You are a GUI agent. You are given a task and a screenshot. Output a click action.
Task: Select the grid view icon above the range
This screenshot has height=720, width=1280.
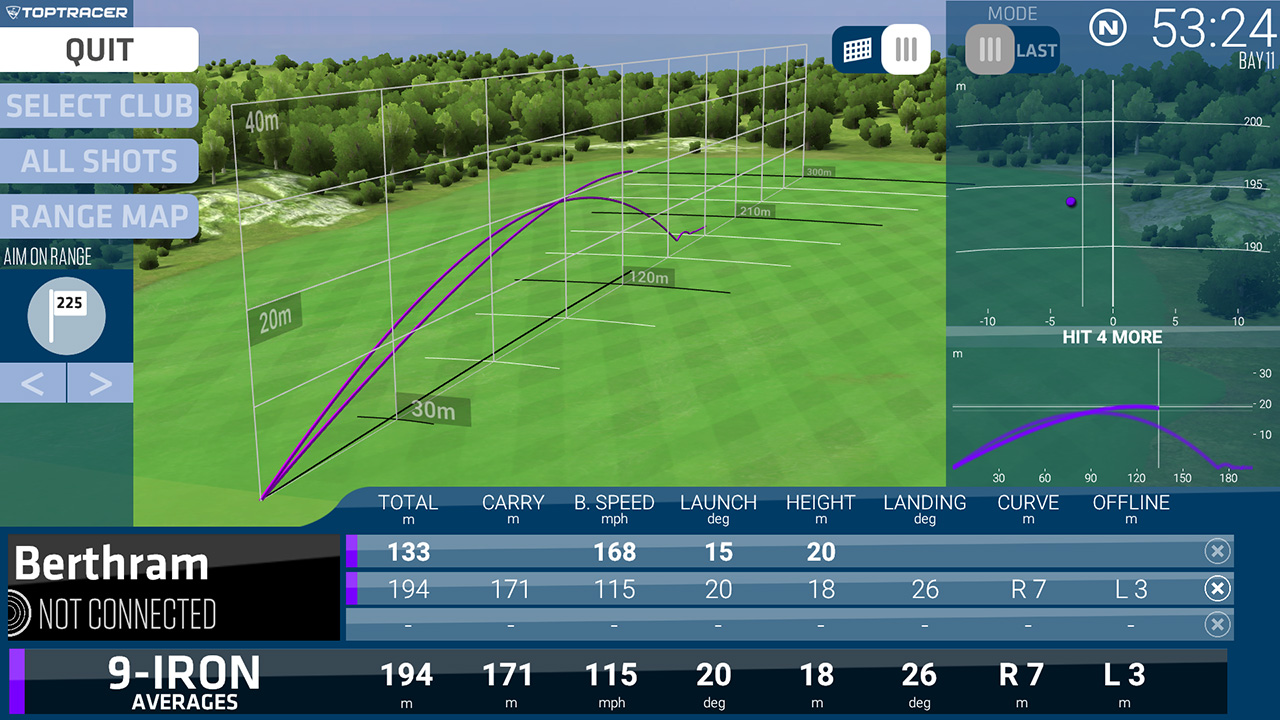(x=857, y=49)
